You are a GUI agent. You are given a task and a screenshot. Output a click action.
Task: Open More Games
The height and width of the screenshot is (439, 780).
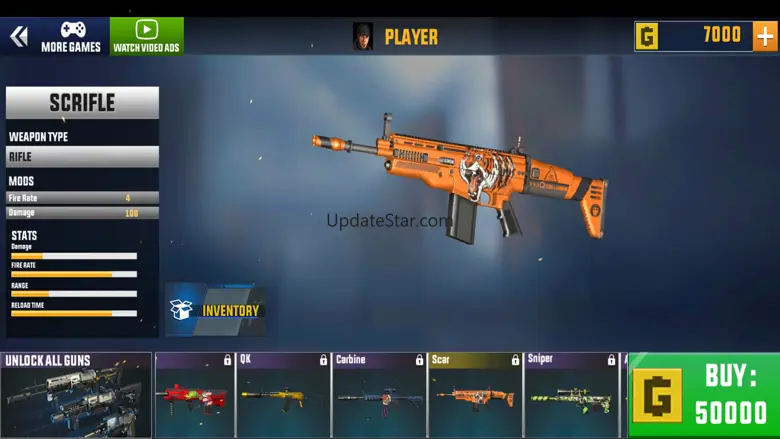tap(71, 37)
